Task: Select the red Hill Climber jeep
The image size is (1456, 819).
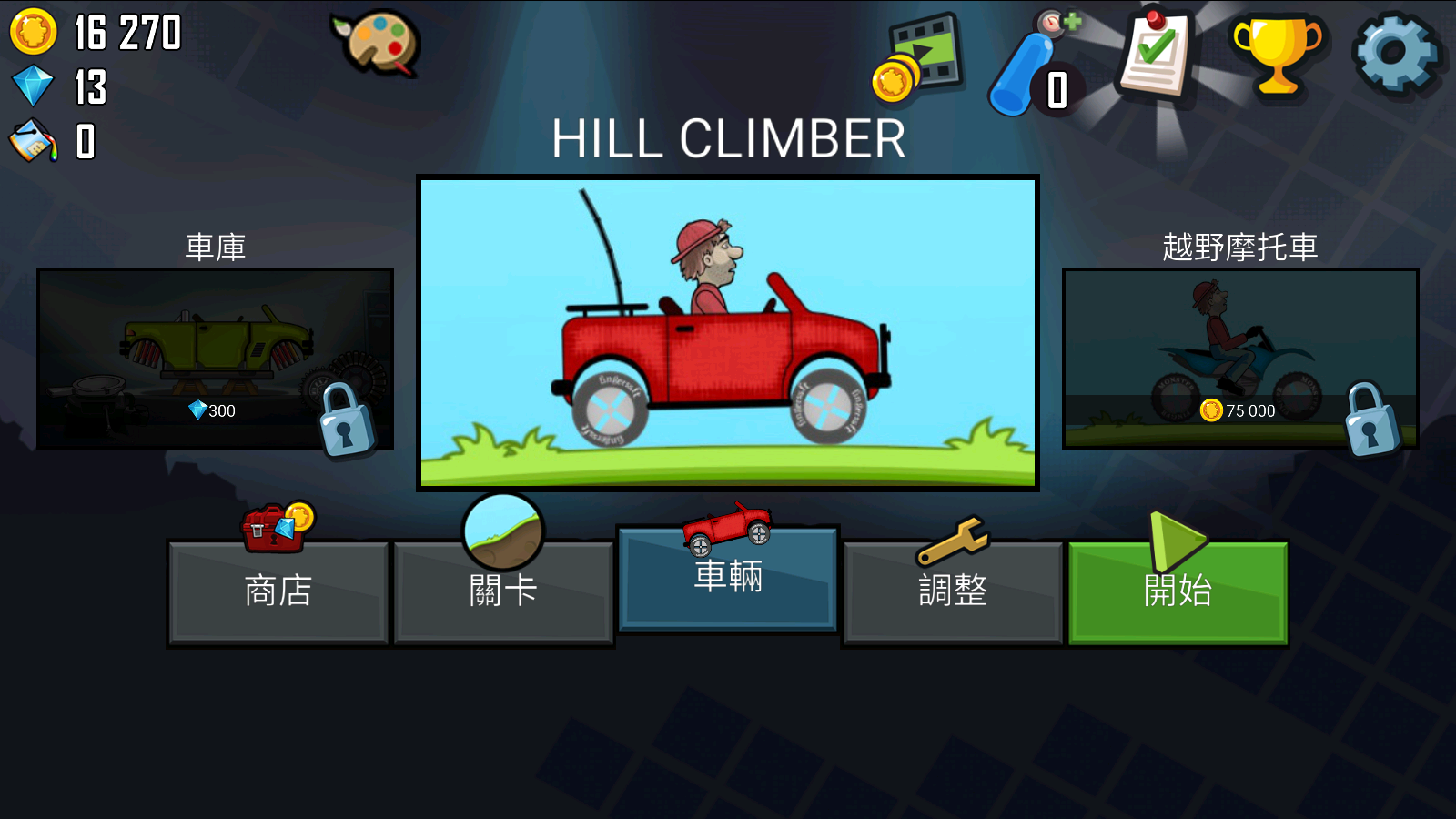Action: [727, 333]
